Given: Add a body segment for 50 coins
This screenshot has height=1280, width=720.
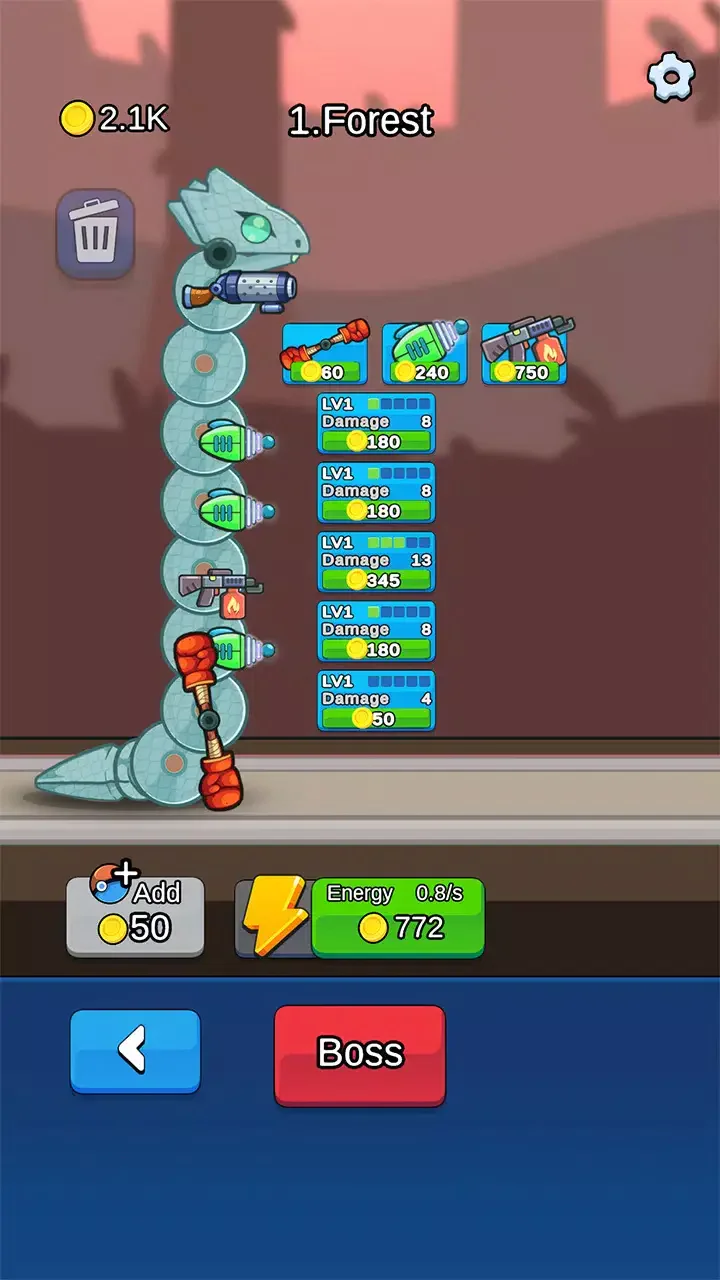Looking at the screenshot, I should coord(135,916).
